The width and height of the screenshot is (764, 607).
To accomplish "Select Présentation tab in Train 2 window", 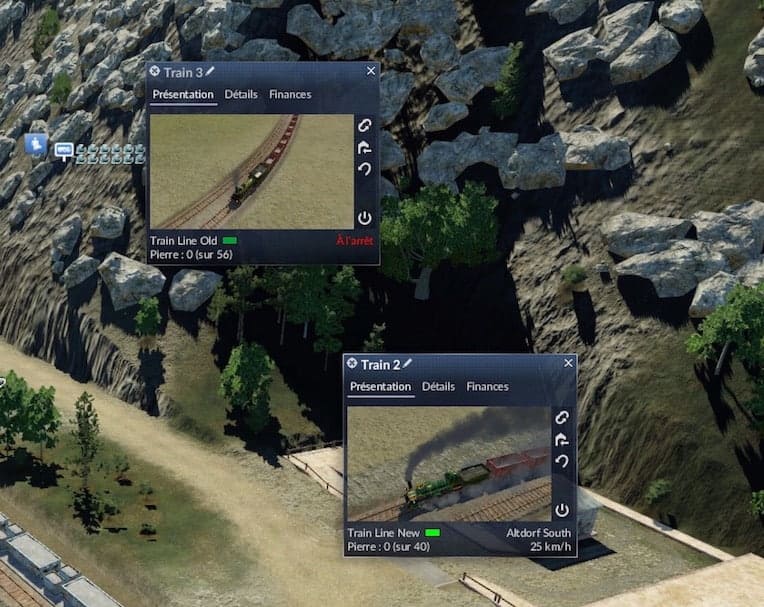I will (x=381, y=387).
